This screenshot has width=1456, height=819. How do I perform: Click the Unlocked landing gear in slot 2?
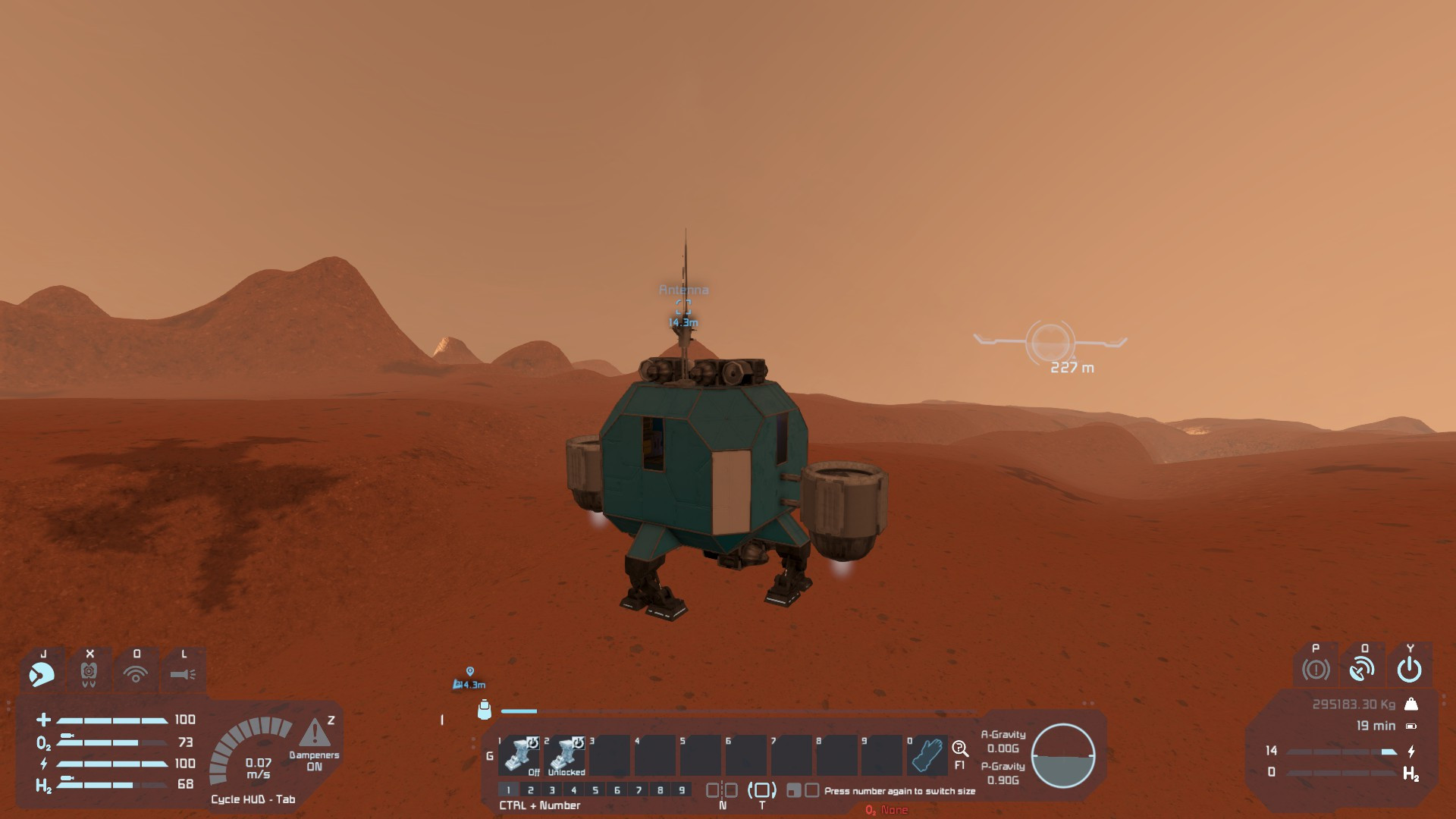click(x=563, y=755)
